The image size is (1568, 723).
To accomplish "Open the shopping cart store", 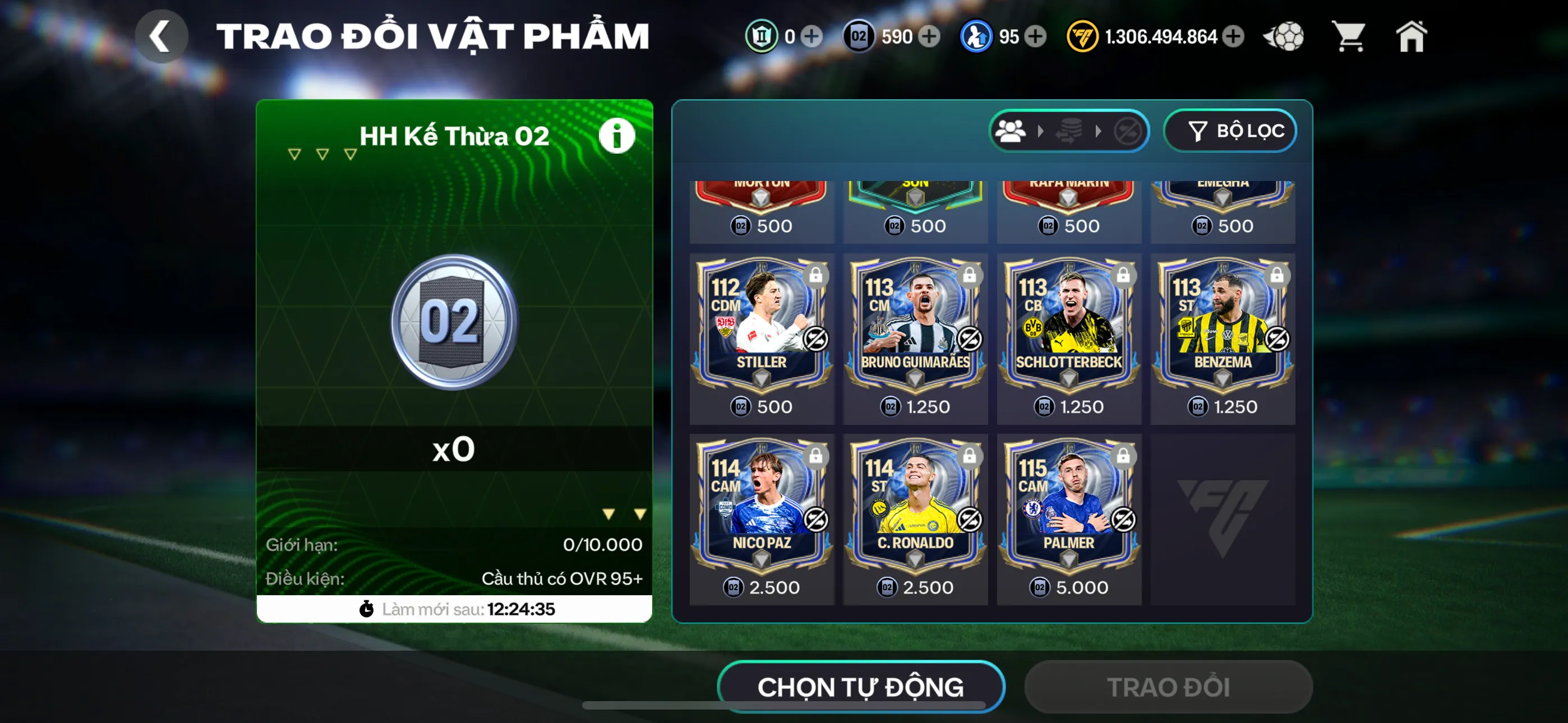I will [x=1349, y=36].
